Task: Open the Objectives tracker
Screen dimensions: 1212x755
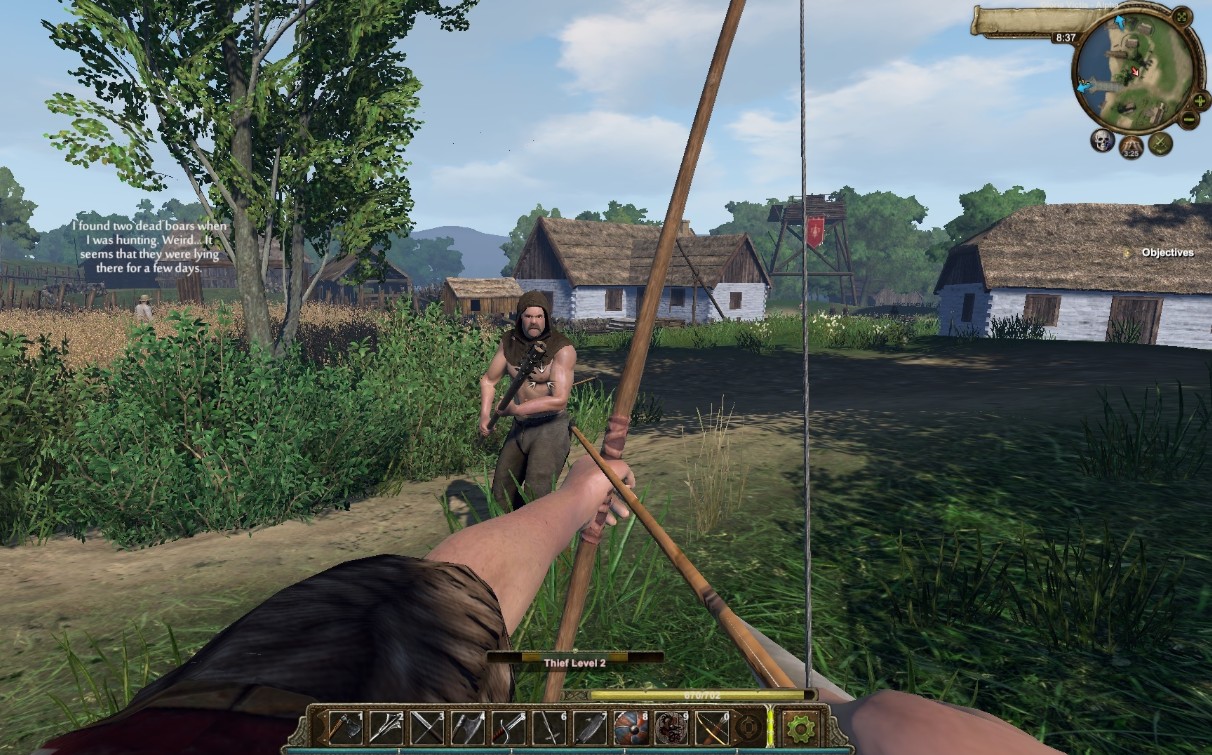Action: 1167,253
